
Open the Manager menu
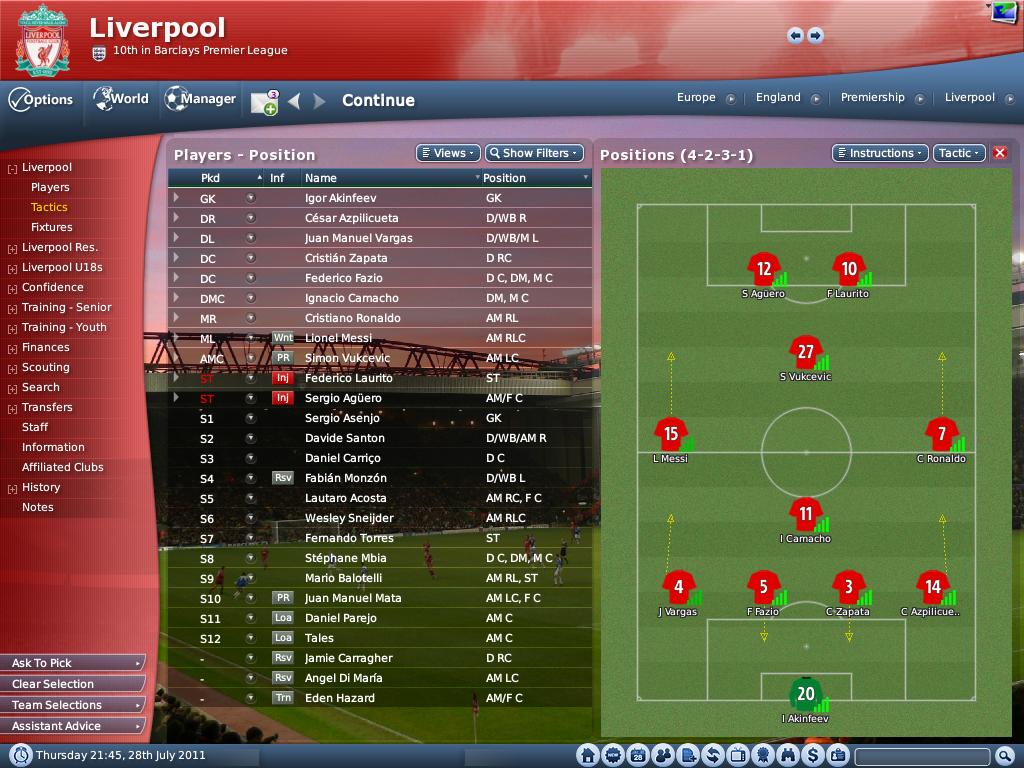coord(200,99)
